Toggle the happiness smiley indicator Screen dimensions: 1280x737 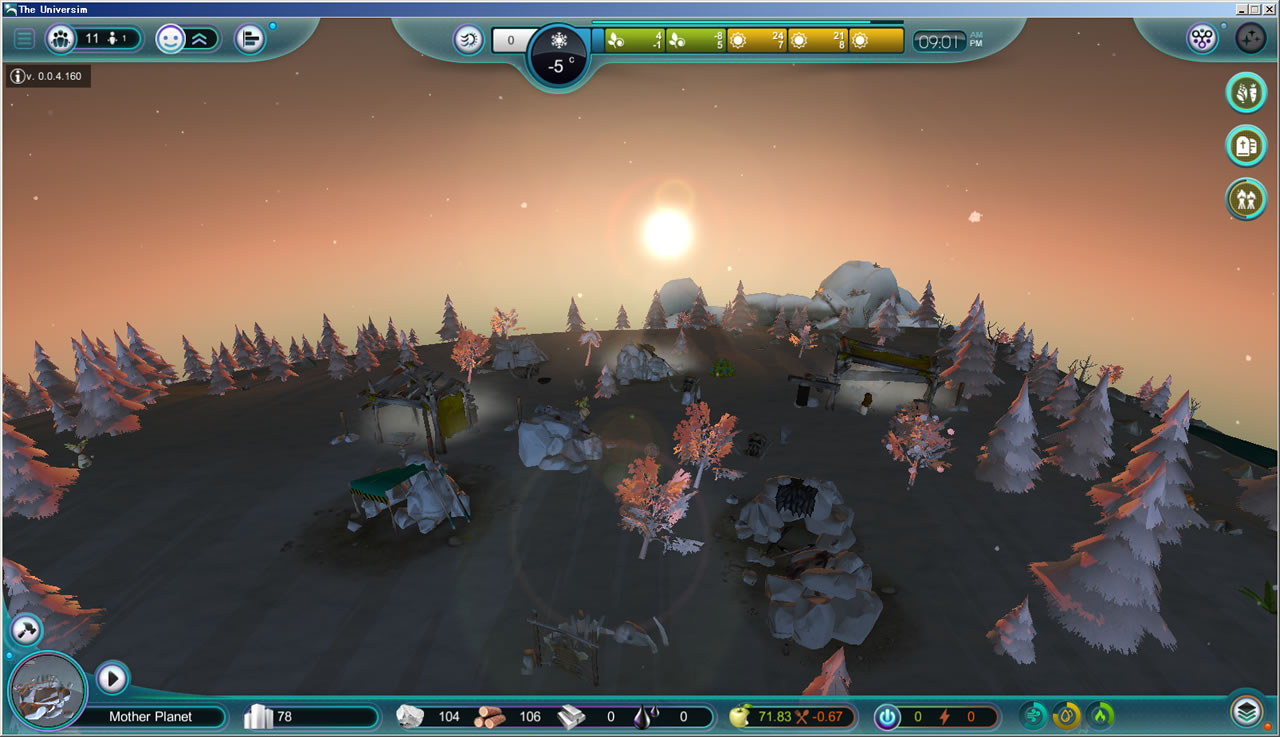point(170,38)
